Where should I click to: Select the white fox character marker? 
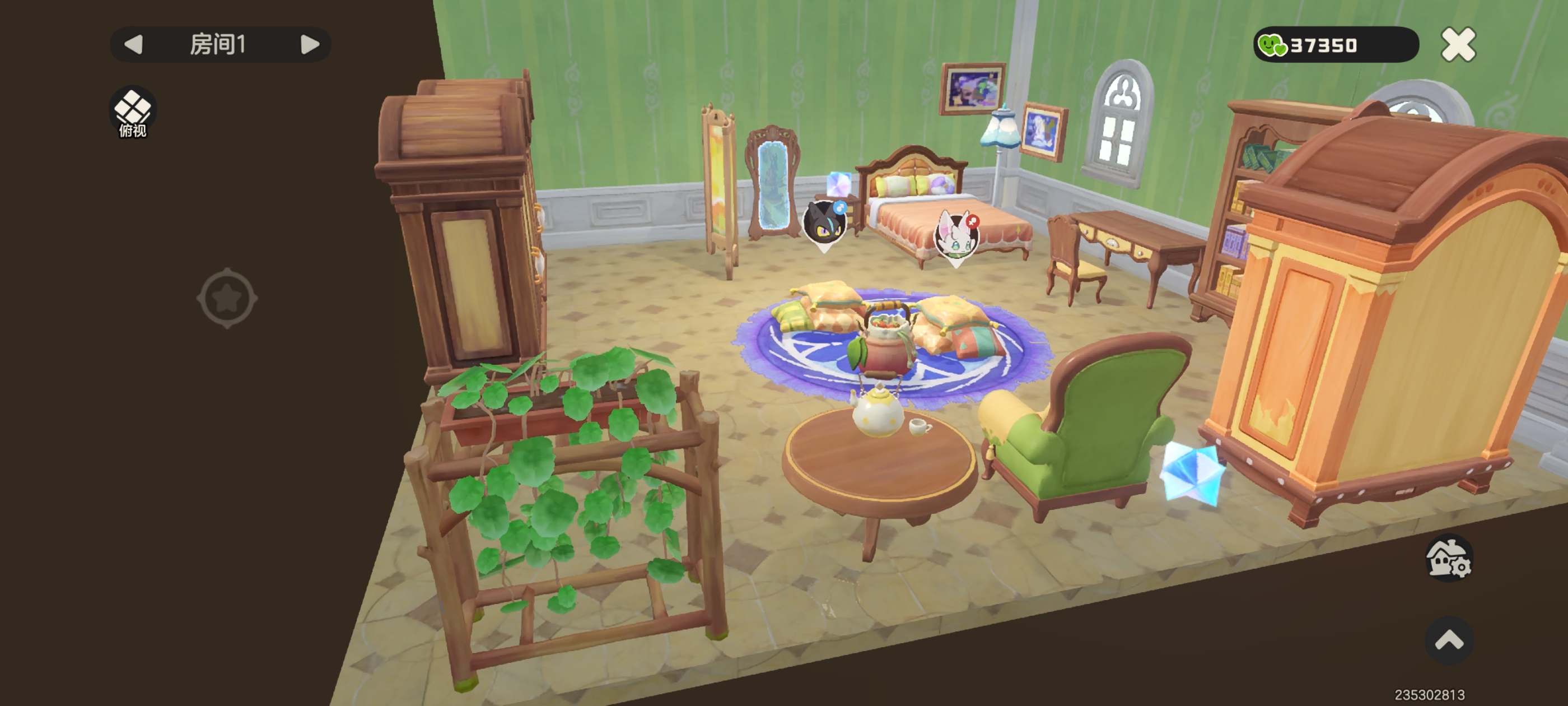point(956,236)
